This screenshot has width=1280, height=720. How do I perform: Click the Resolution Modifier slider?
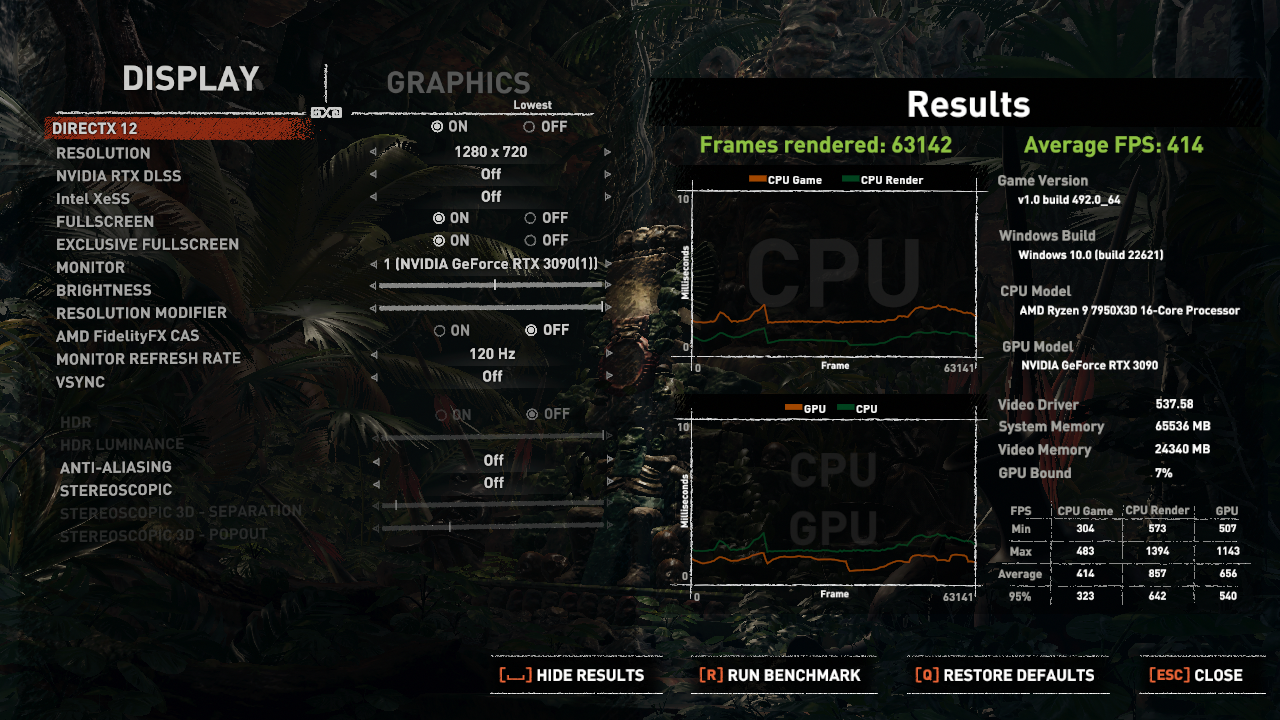pos(491,308)
